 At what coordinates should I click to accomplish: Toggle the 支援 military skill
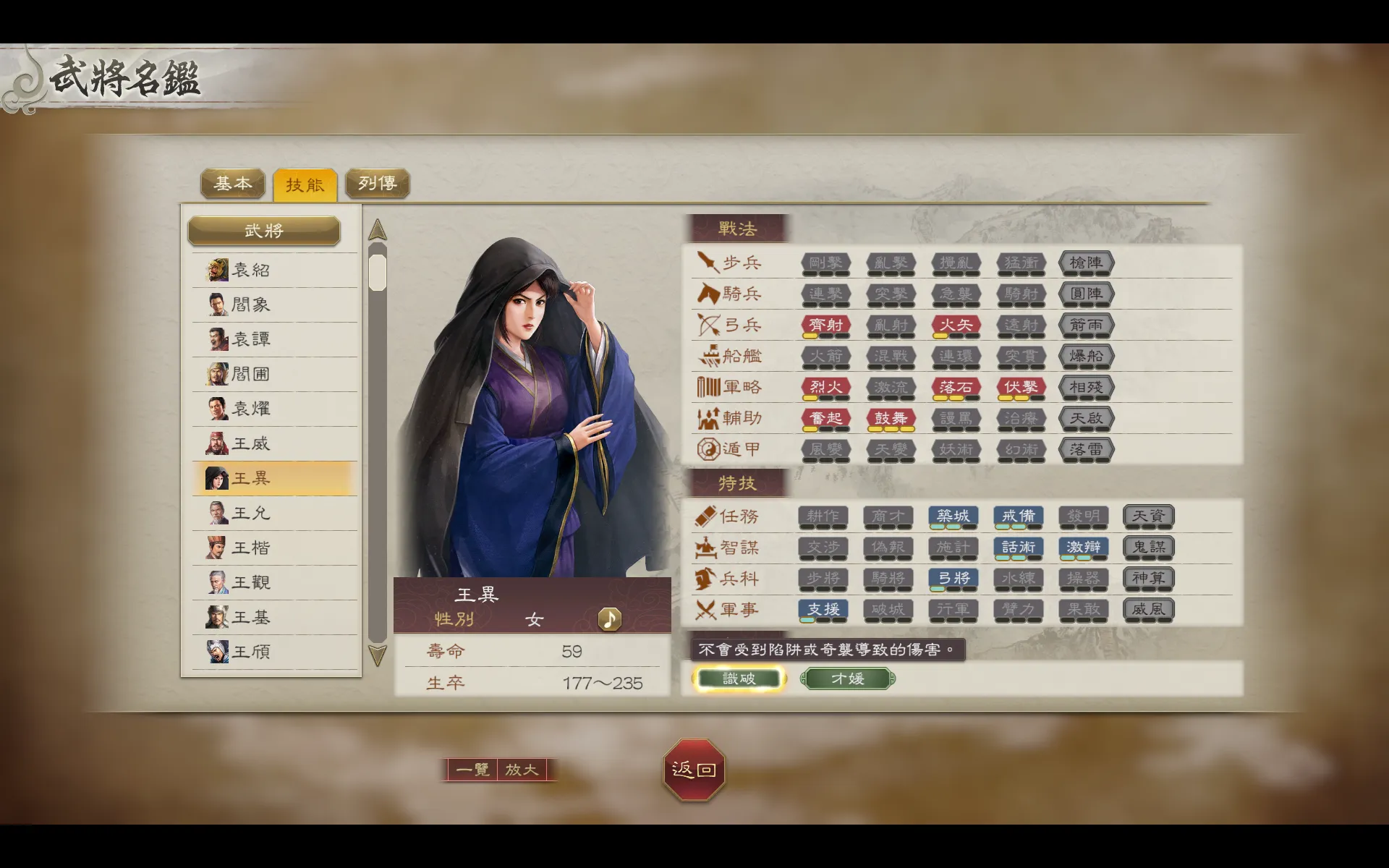click(x=823, y=610)
